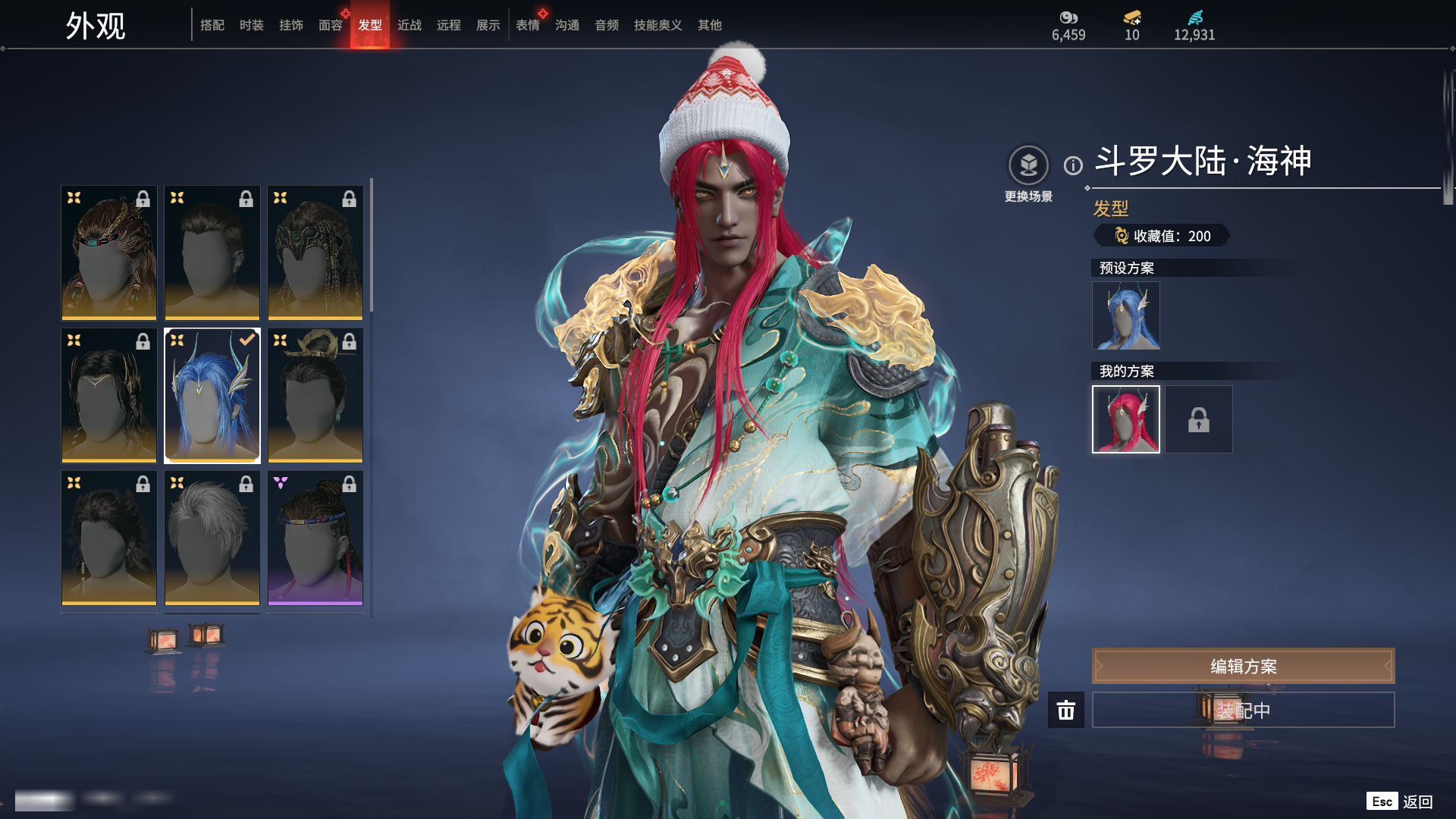Choose the red-haired custom scheme thumbnail
This screenshot has width=1456, height=819.
pos(1125,419)
